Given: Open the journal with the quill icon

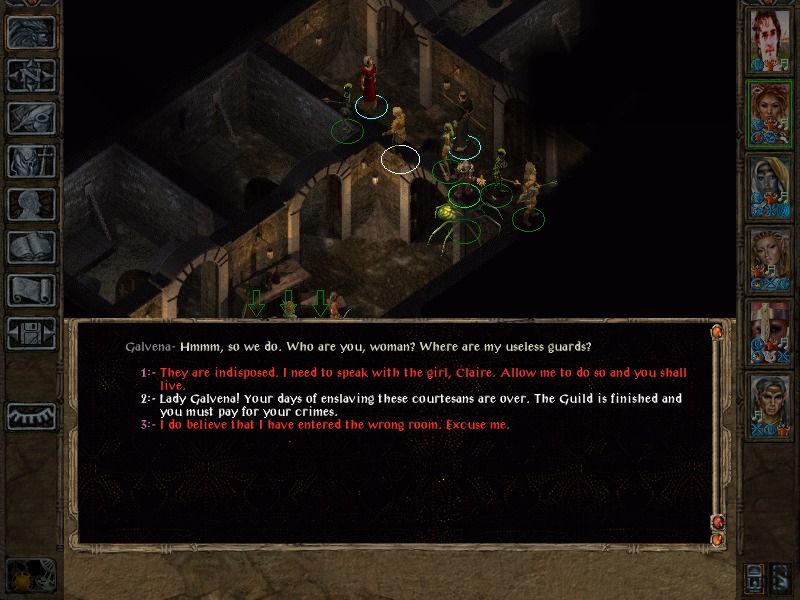Looking at the screenshot, I should pos(31,118).
